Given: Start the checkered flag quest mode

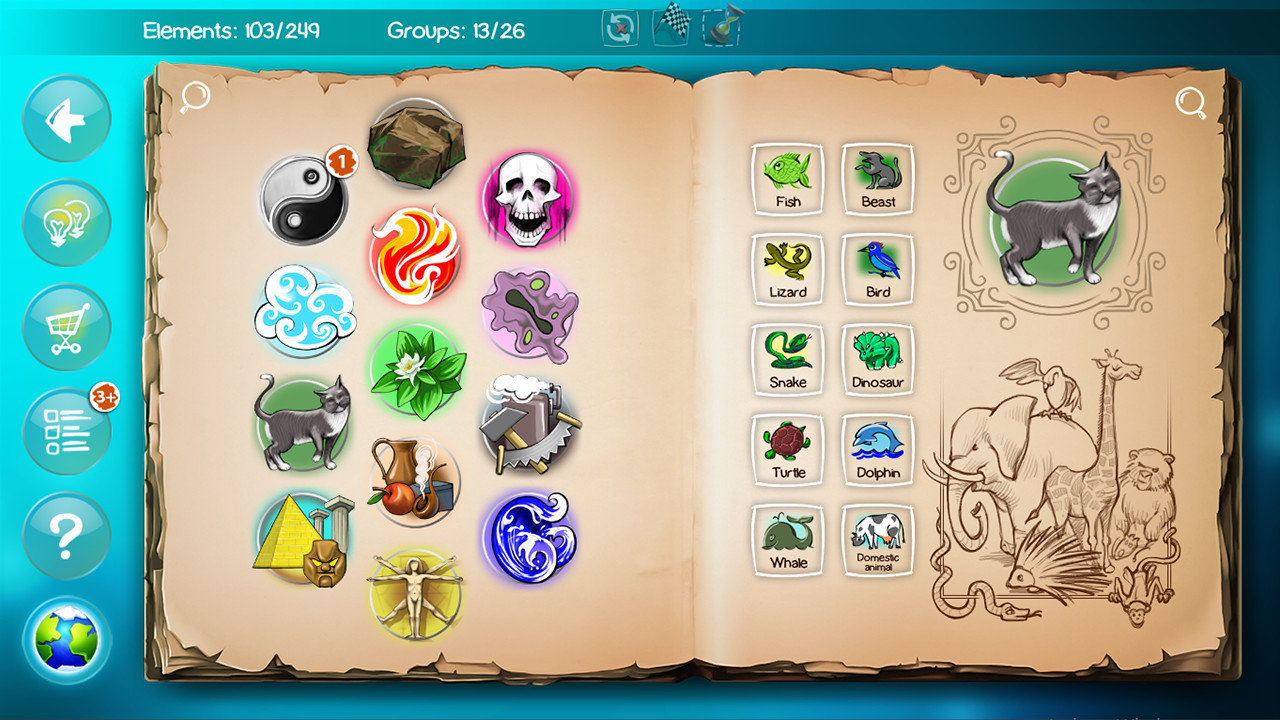Looking at the screenshot, I should tap(669, 26).
